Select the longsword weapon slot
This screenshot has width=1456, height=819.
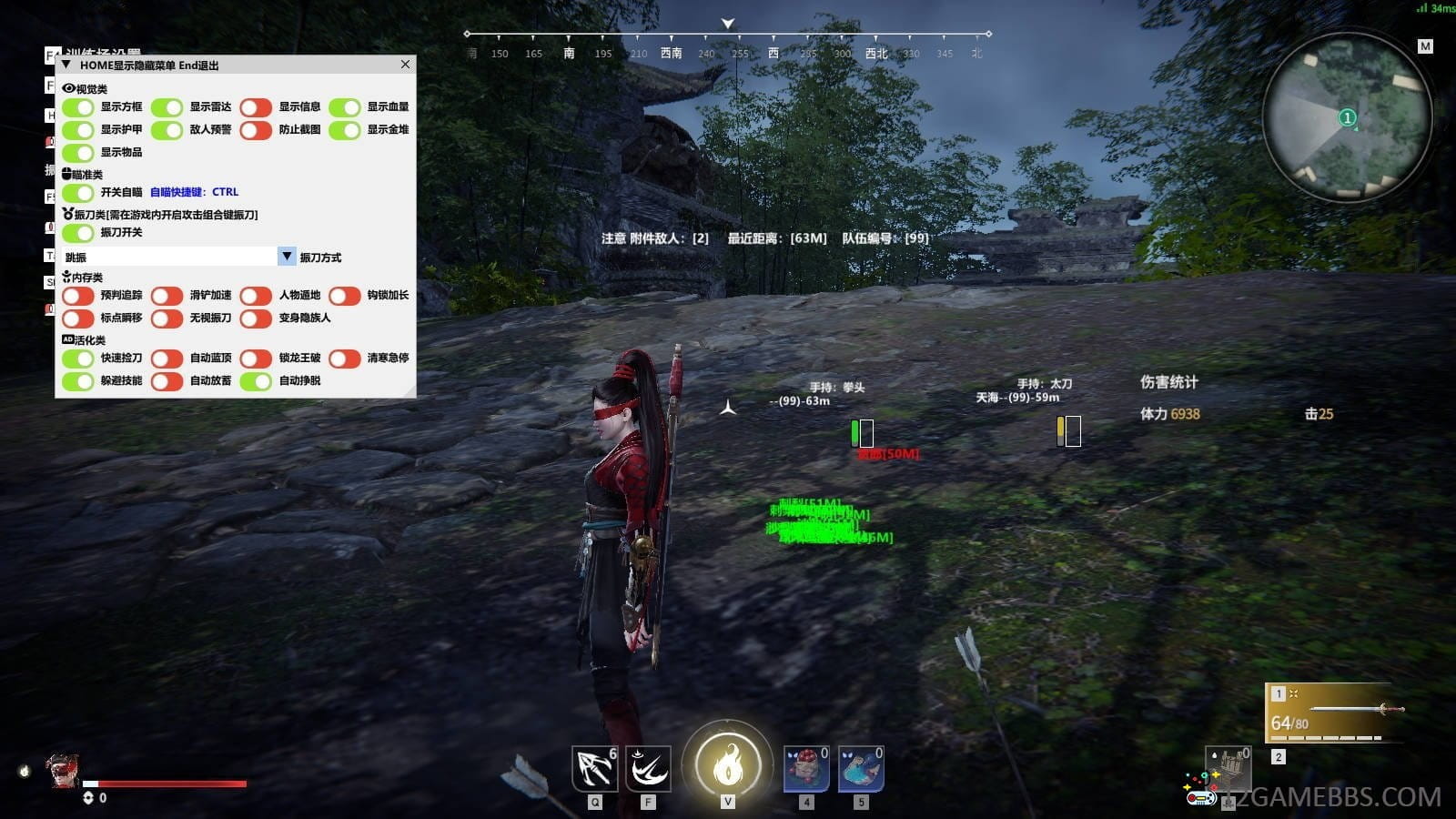[x=1335, y=712]
